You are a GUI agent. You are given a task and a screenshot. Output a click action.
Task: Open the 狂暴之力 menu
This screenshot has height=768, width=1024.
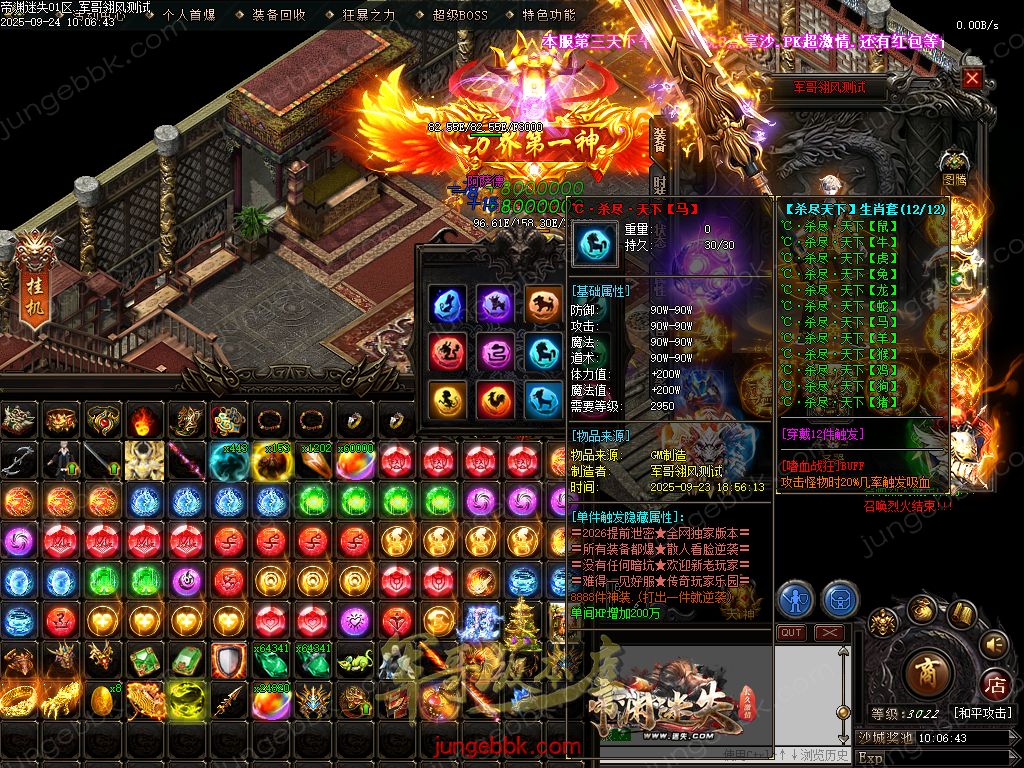(369, 15)
